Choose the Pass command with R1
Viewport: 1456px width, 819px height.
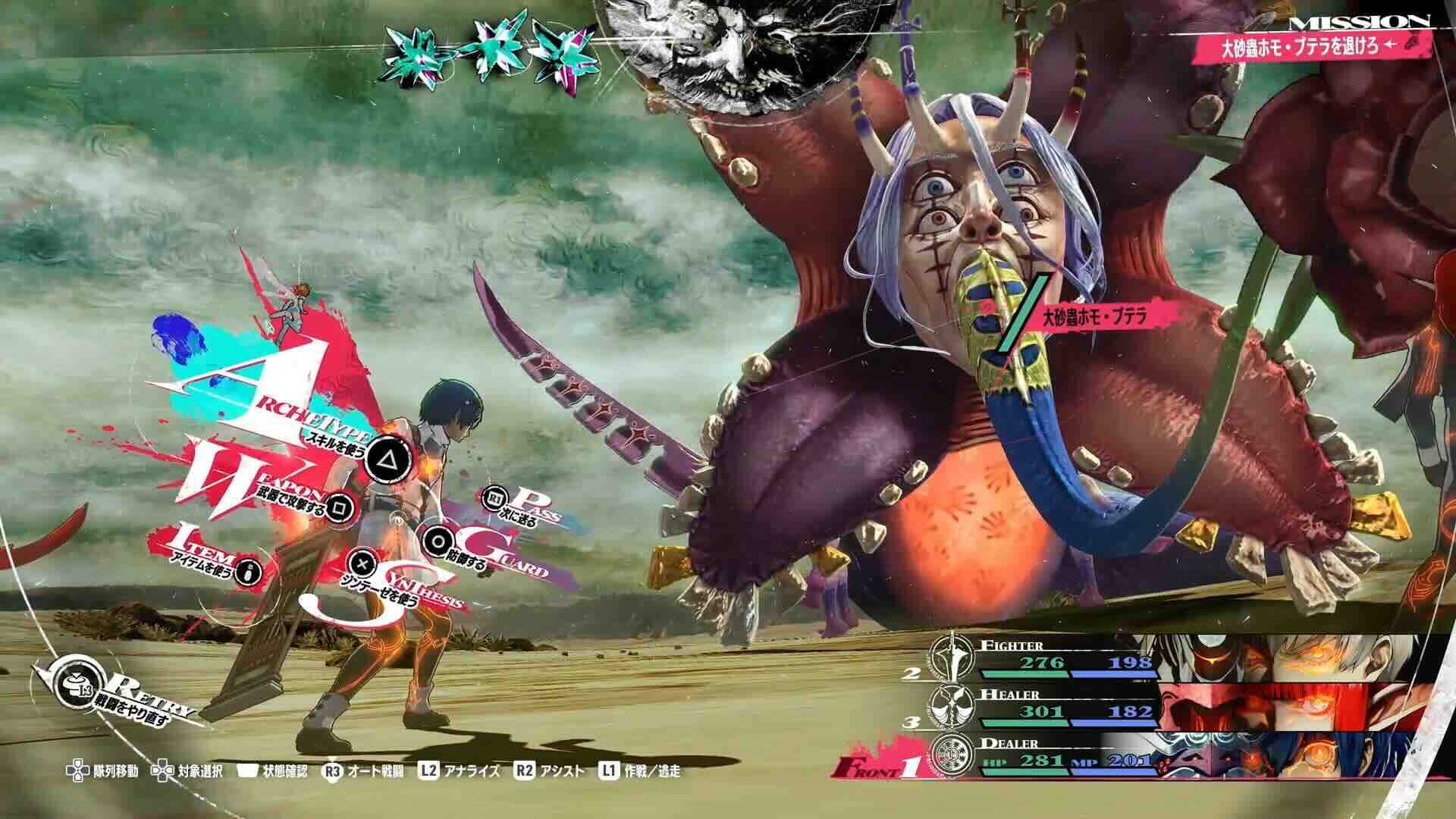pyautogui.click(x=497, y=500)
